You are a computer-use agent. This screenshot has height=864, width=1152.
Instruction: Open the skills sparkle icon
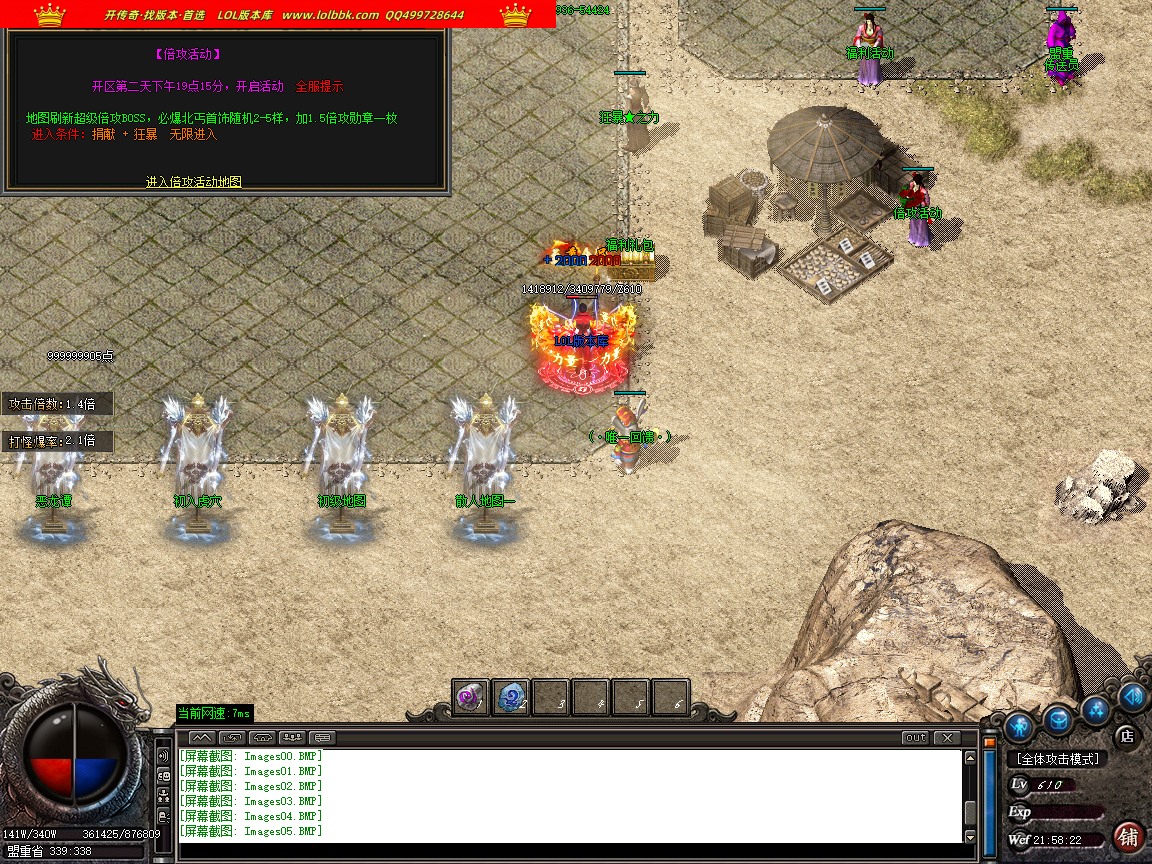pyautogui.click(x=1096, y=710)
